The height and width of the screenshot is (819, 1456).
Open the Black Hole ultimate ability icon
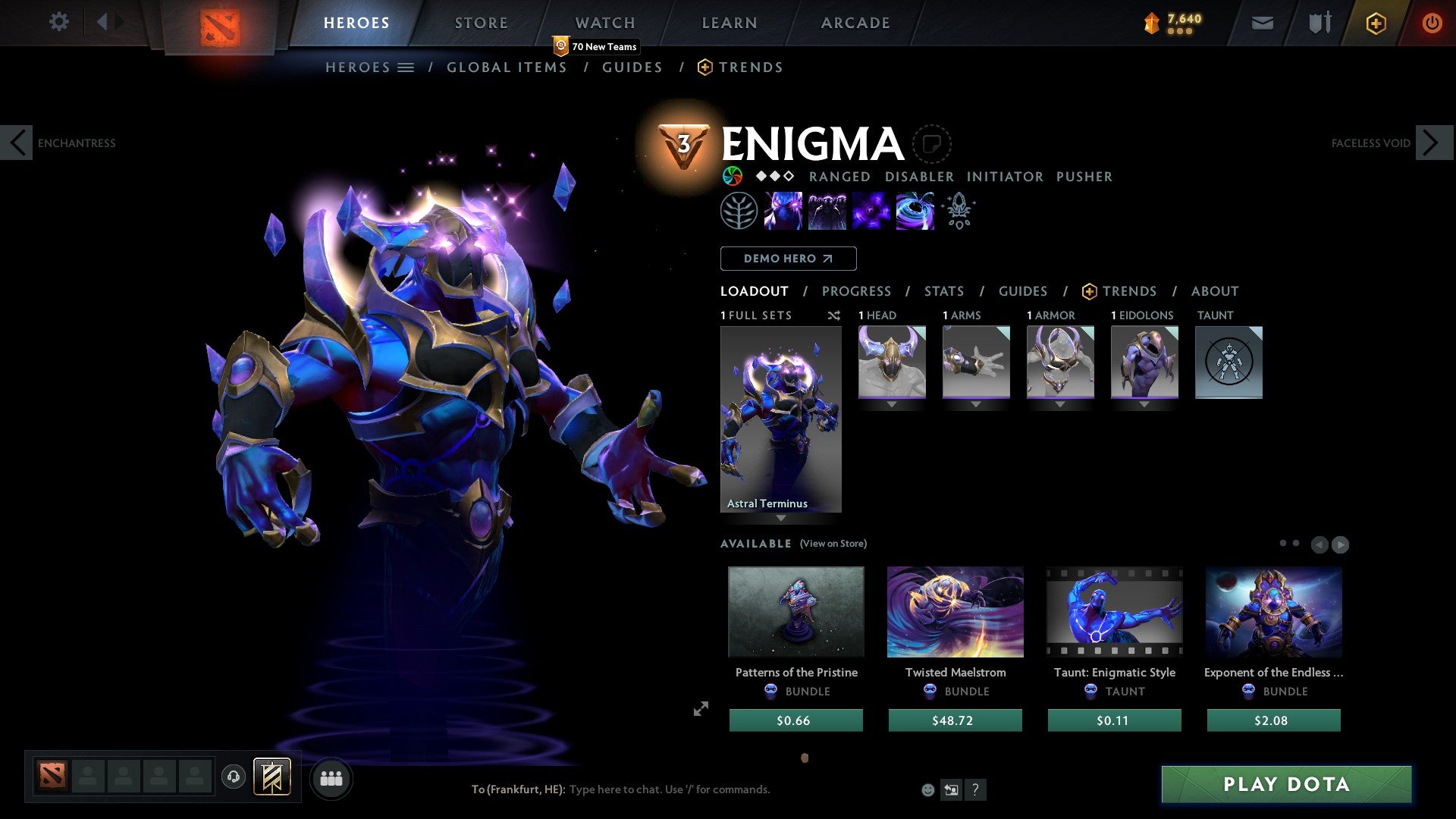[x=915, y=211]
